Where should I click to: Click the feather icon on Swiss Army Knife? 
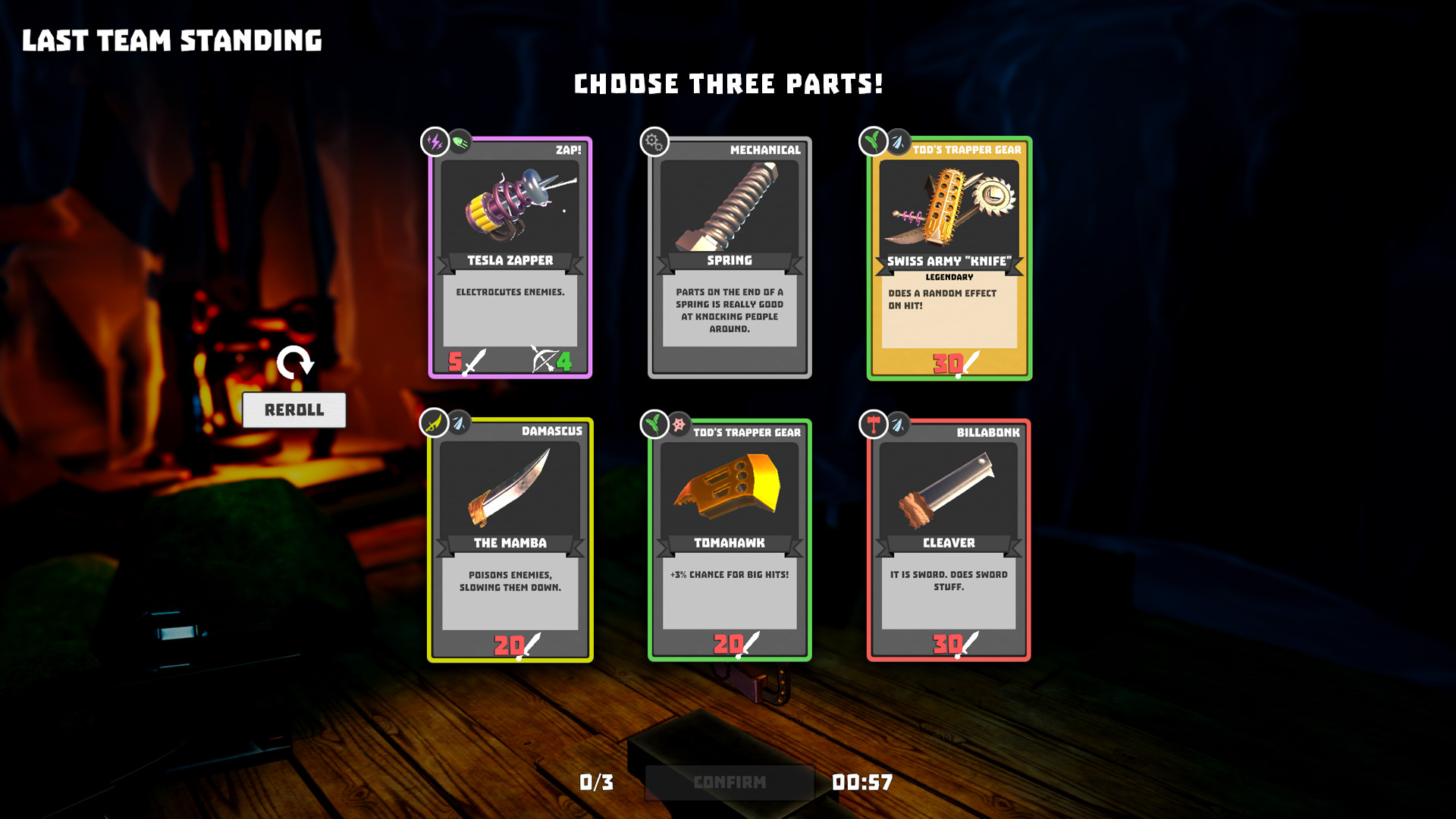coord(871,142)
